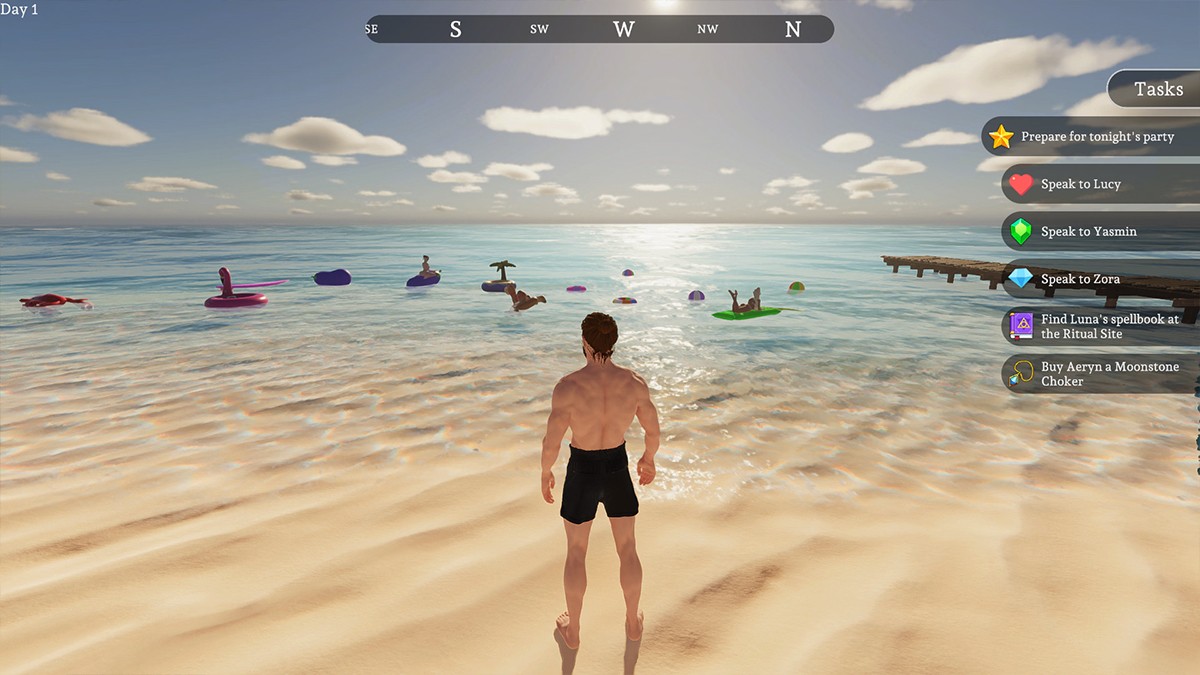
Task: Pick the Speak to Zora task
Action: pos(1100,279)
